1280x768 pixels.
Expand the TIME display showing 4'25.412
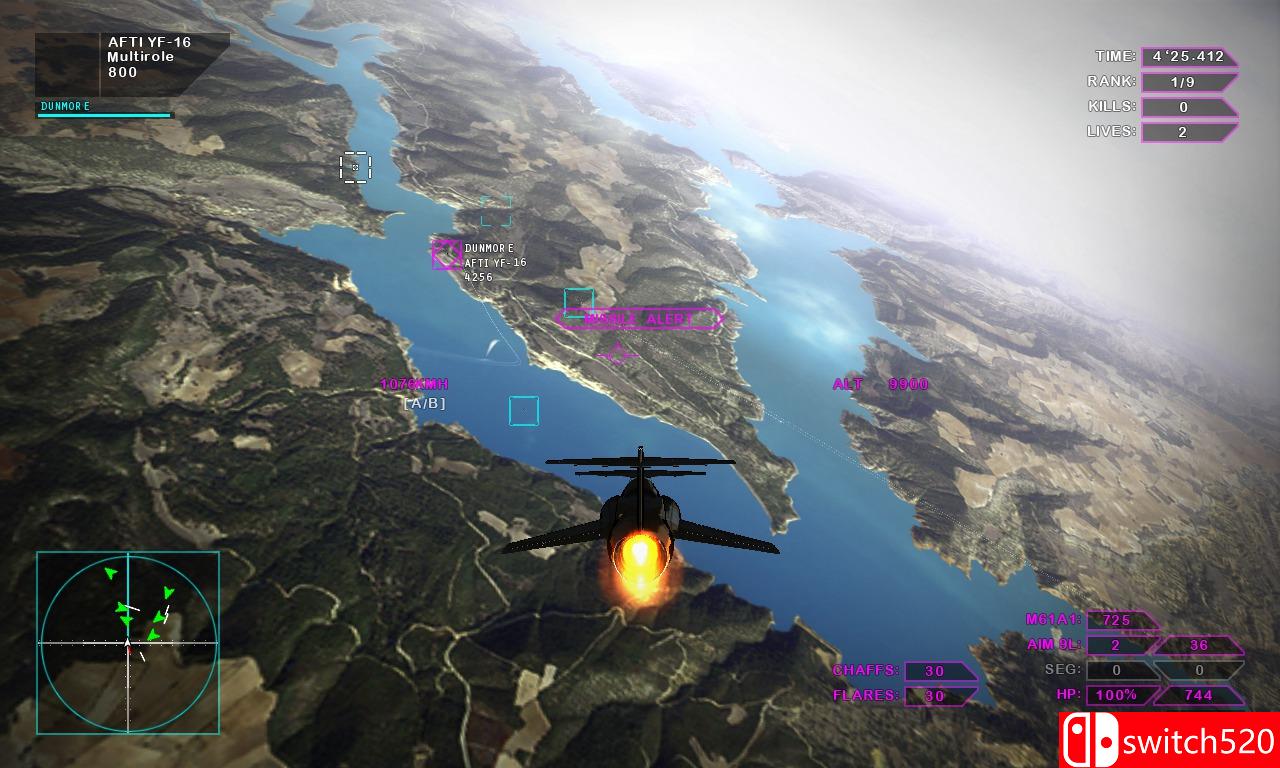coord(1187,56)
